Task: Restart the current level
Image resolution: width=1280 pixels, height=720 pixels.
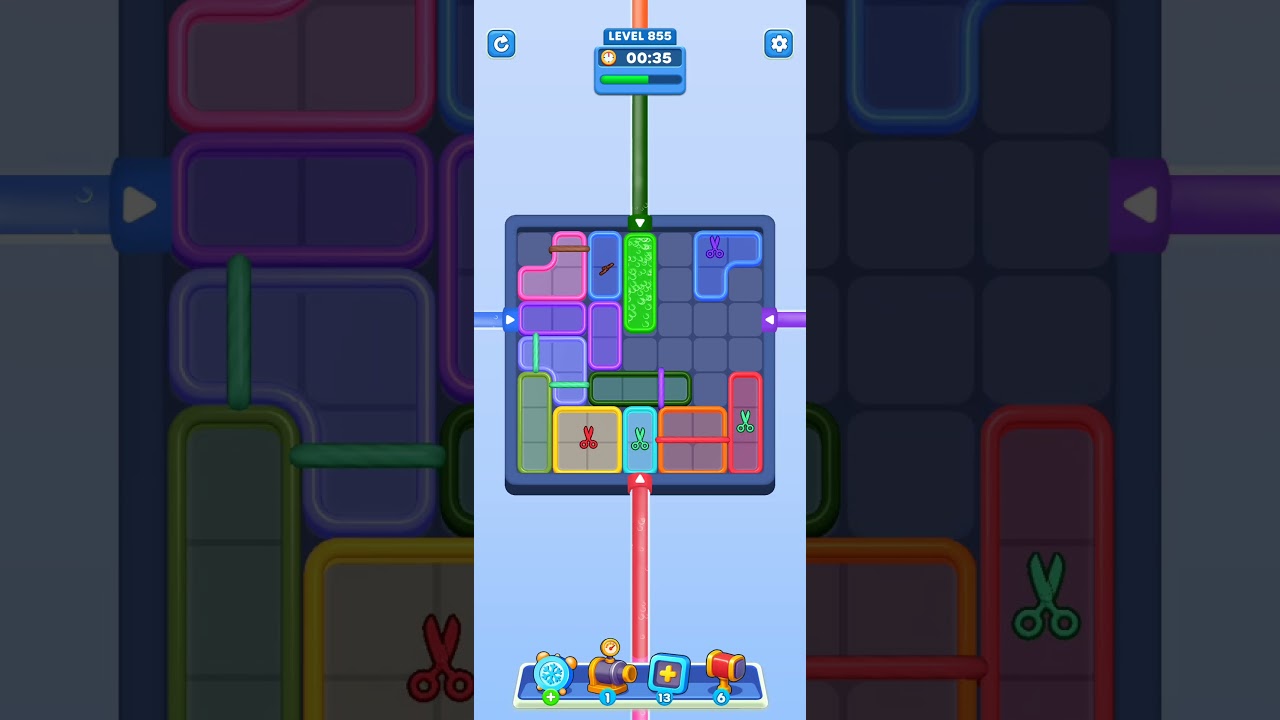Action: point(502,44)
